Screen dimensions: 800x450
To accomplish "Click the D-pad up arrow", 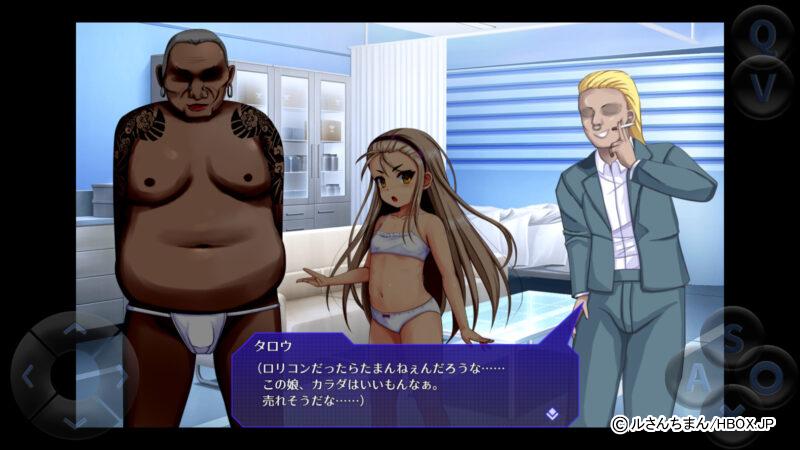I will coord(75,328).
